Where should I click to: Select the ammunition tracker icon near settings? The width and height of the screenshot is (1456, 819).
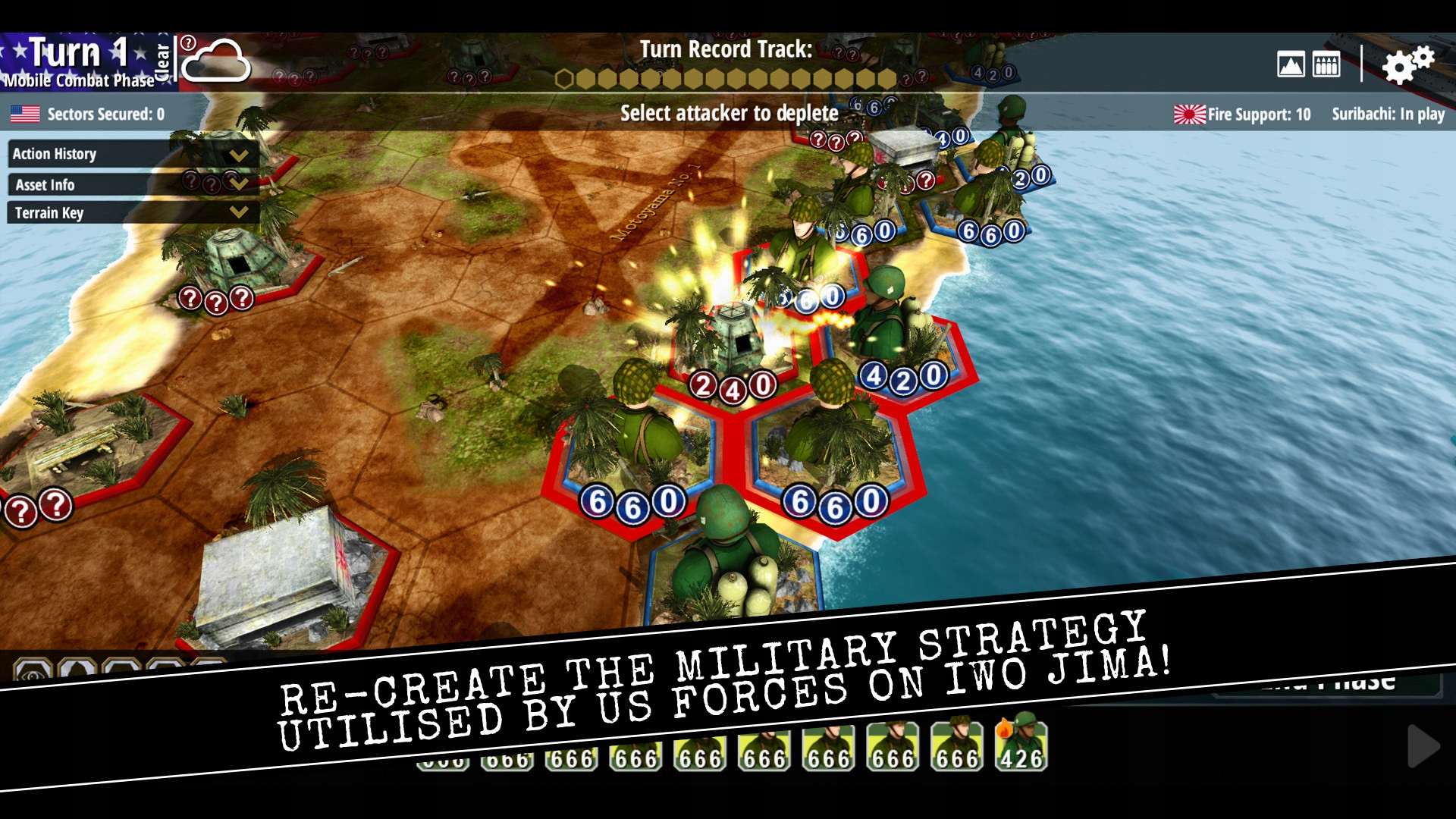pyautogui.click(x=1326, y=65)
